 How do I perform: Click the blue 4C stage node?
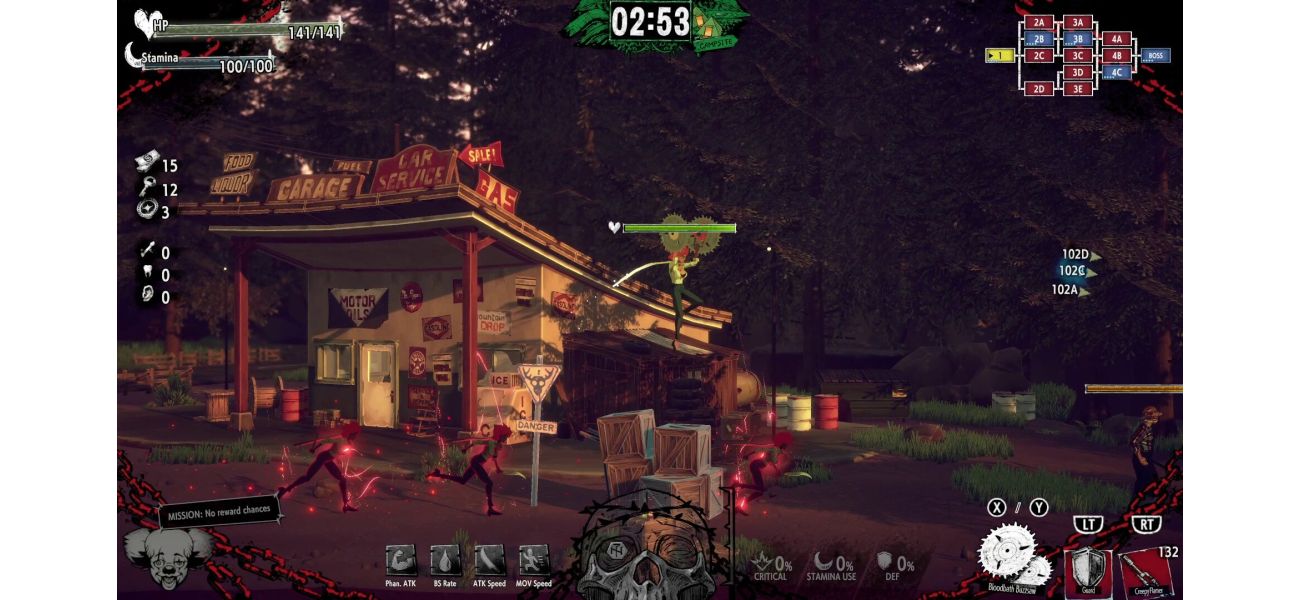[1116, 72]
